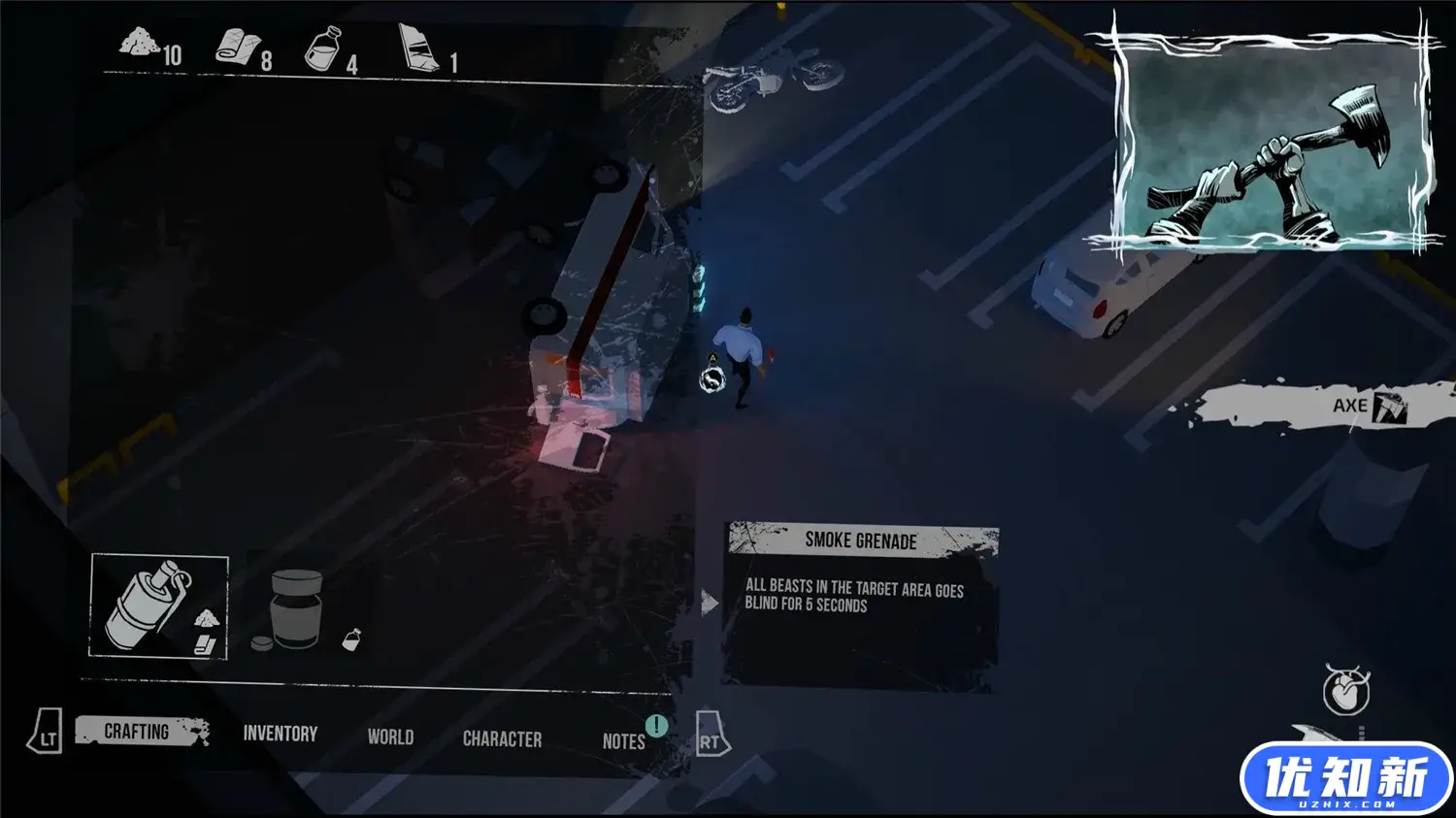
Task: Choose the jar crafting recipe
Action: 296,609
